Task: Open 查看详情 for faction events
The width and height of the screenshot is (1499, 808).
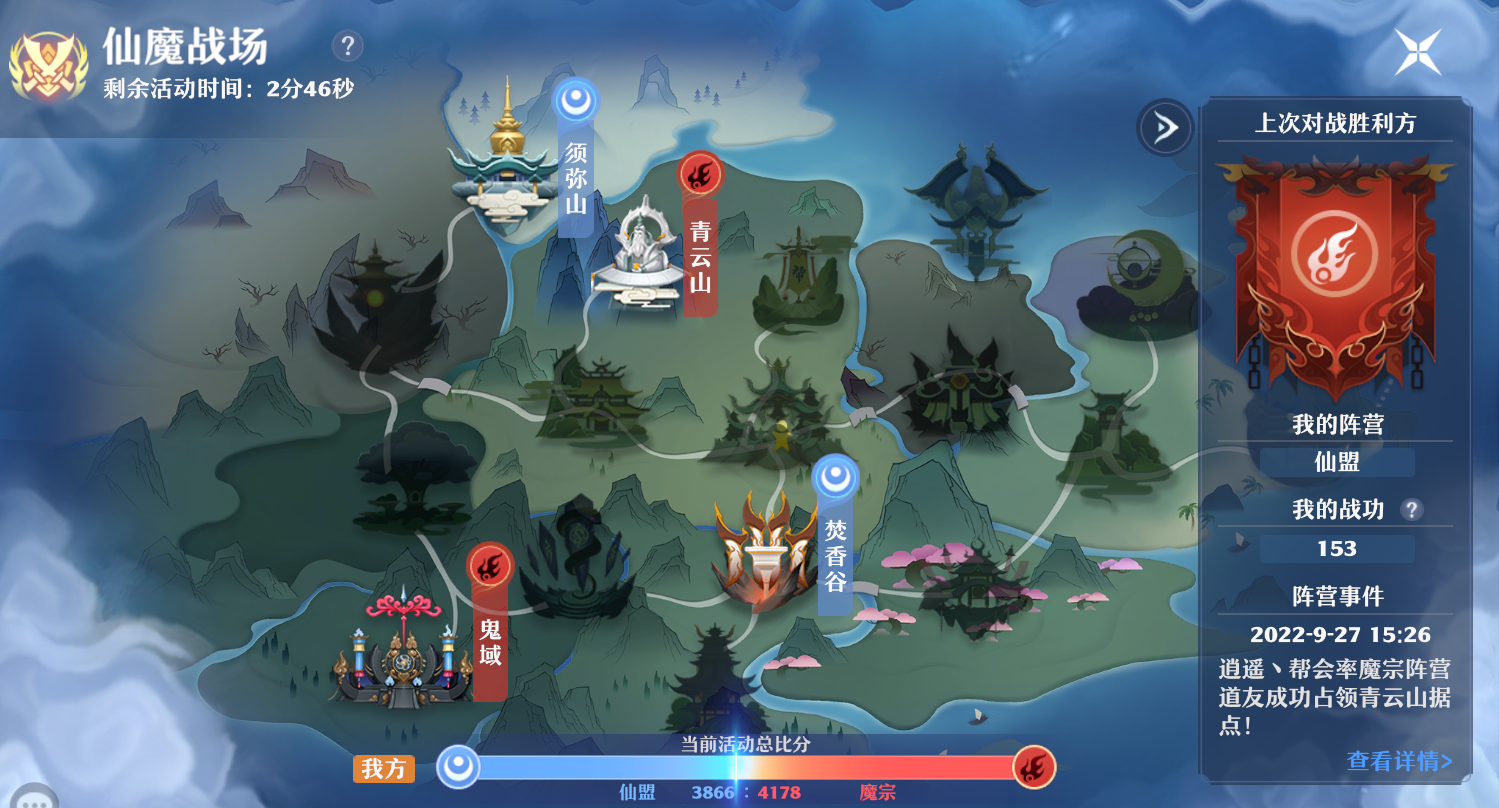Action: click(1398, 761)
